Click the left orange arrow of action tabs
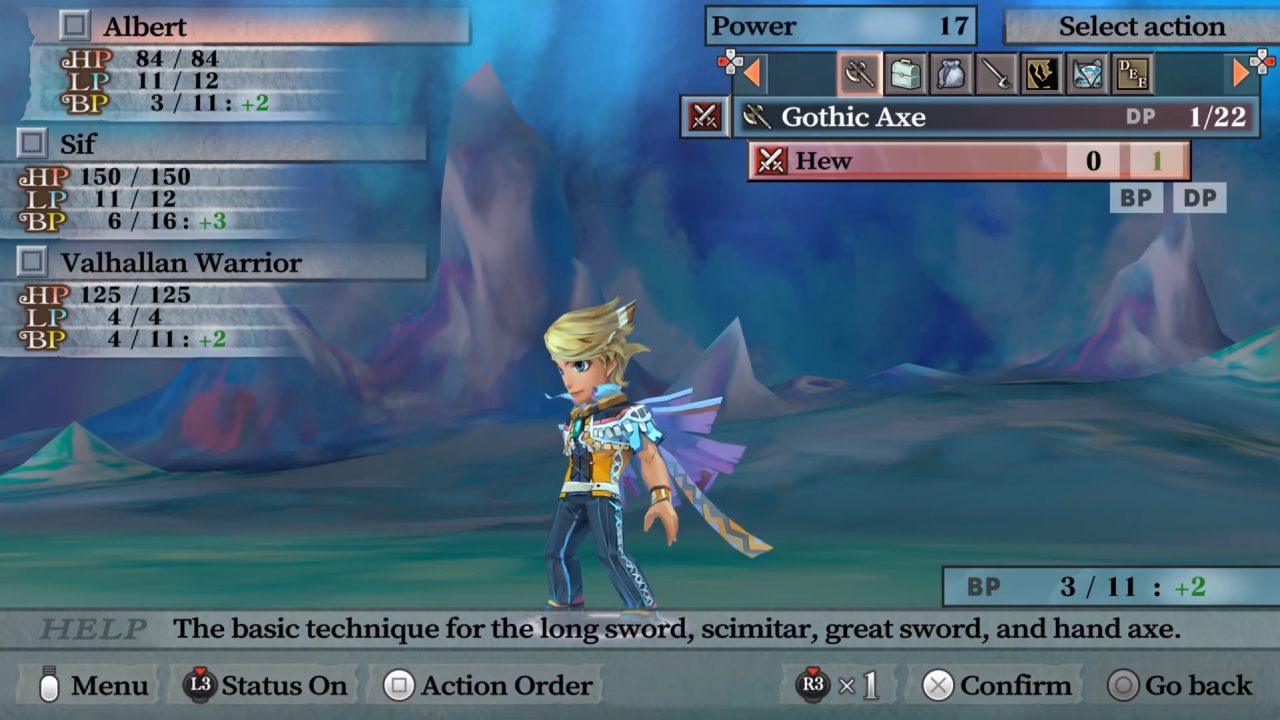The image size is (1280, 720). (752, 73)
